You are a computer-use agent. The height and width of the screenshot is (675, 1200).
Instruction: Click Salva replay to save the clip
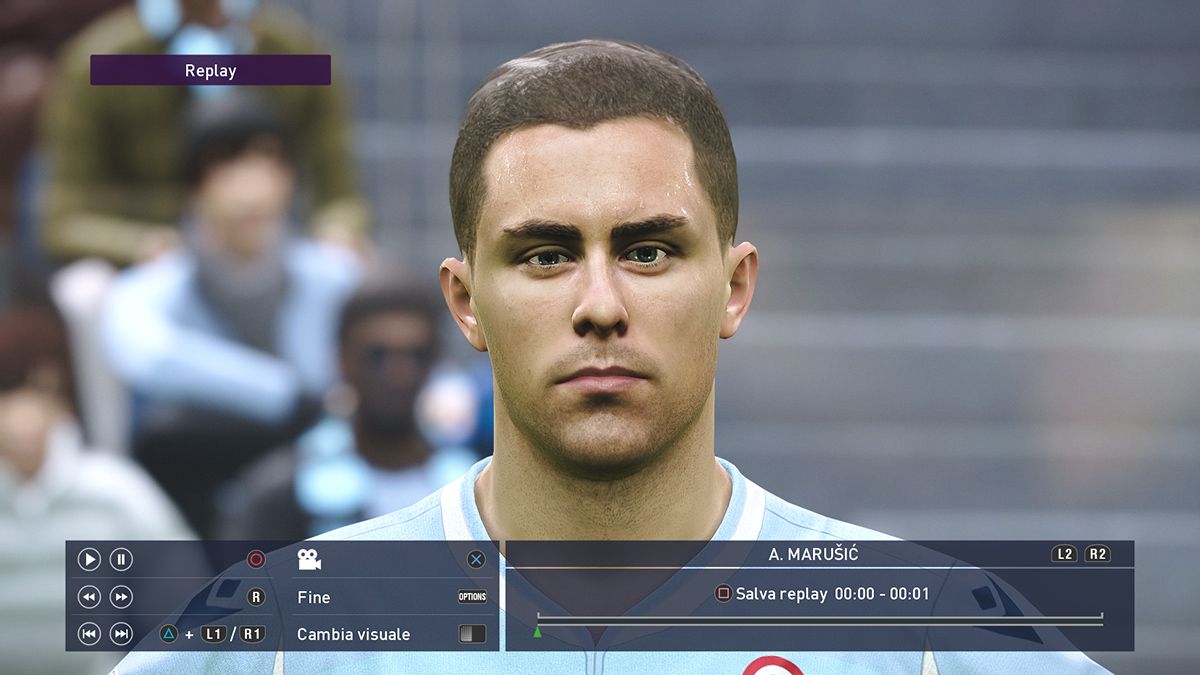[780, 594]
